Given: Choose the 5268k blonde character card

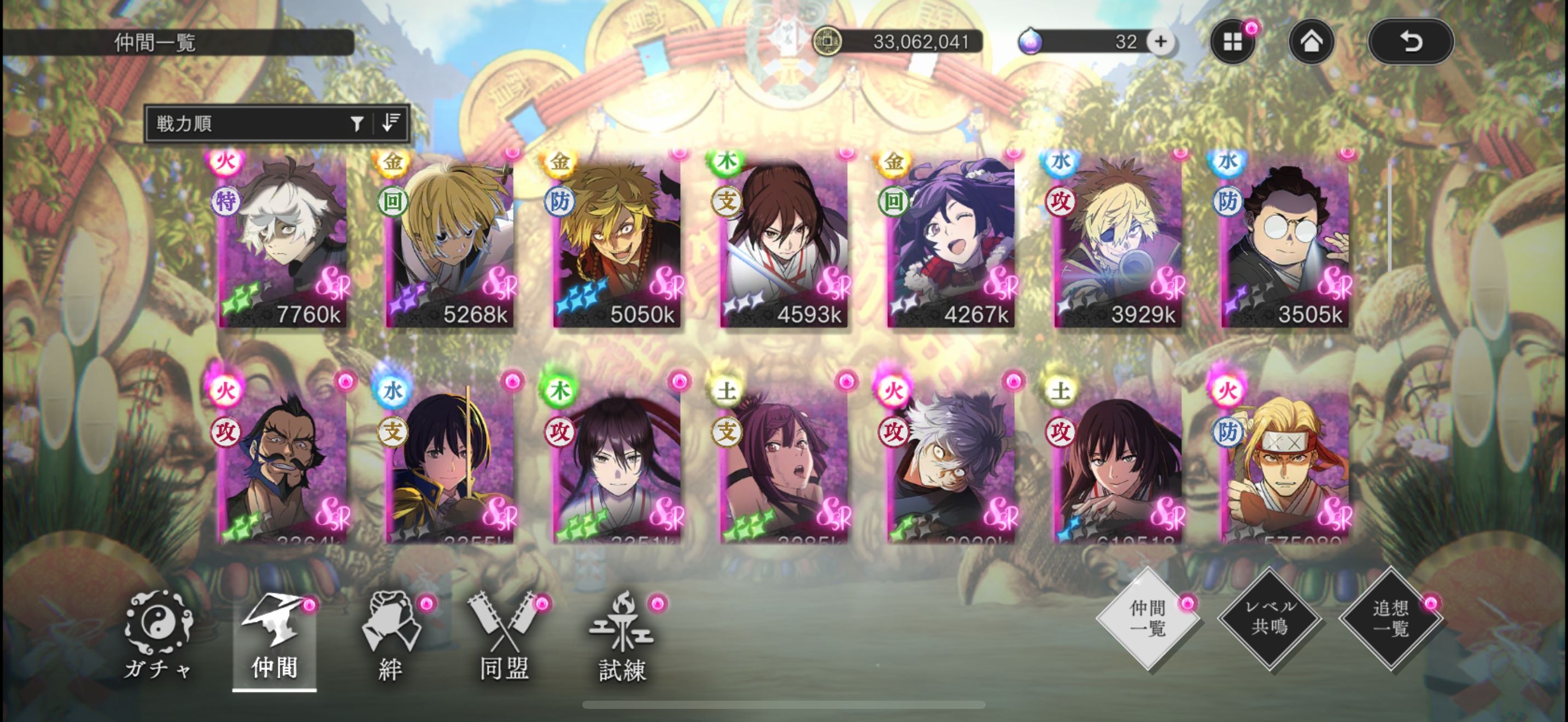Looking at the screenshot, I should pos(450,241).
